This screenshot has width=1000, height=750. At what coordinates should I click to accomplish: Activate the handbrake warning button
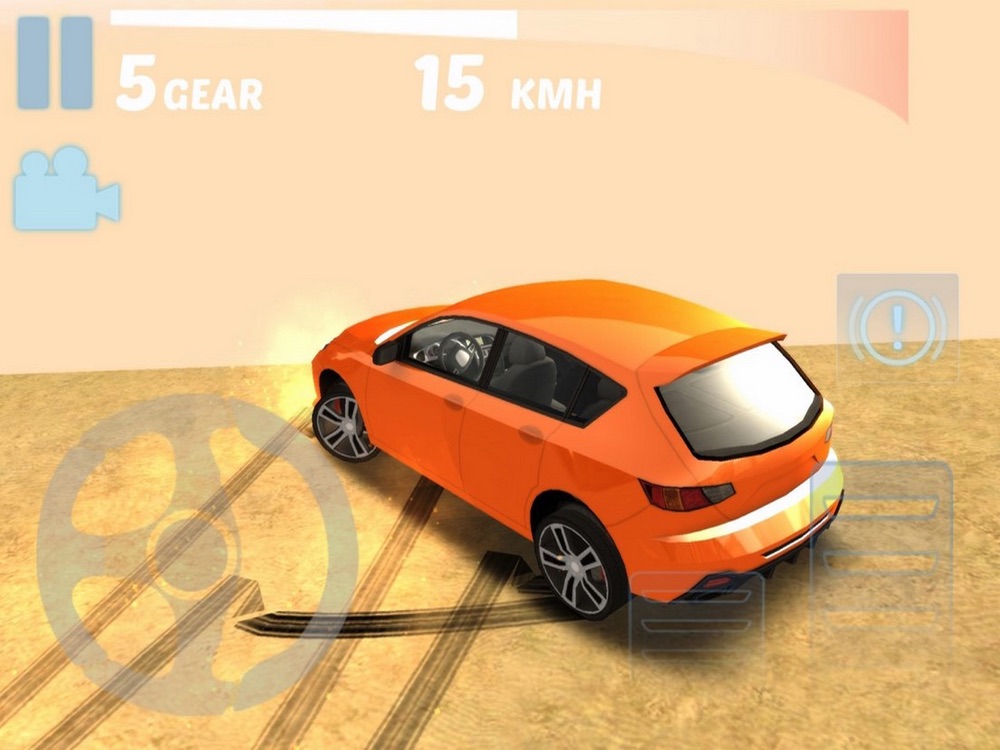tap(897, 326)
